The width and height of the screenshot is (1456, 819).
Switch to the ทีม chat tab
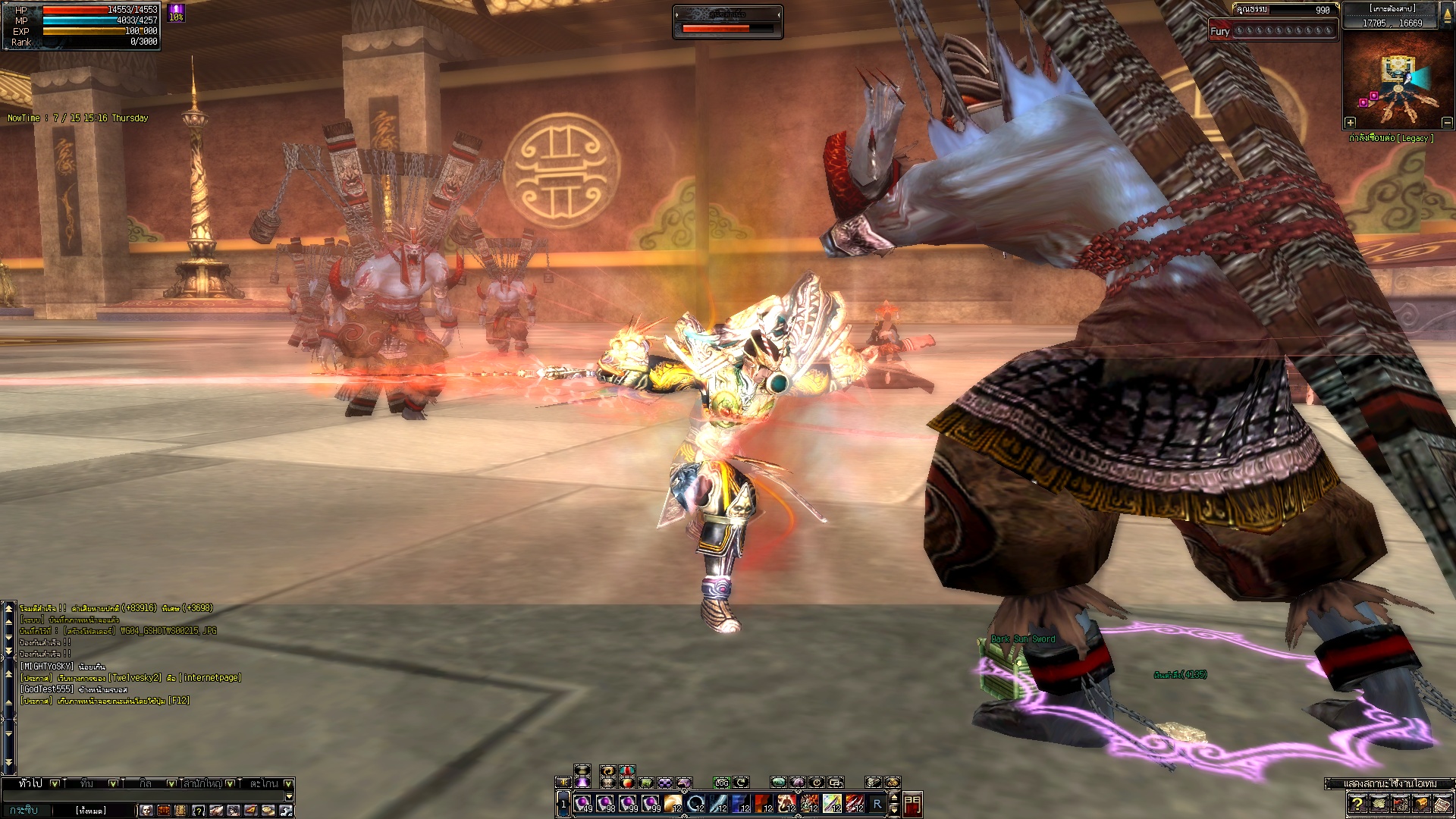click(87, 783)
